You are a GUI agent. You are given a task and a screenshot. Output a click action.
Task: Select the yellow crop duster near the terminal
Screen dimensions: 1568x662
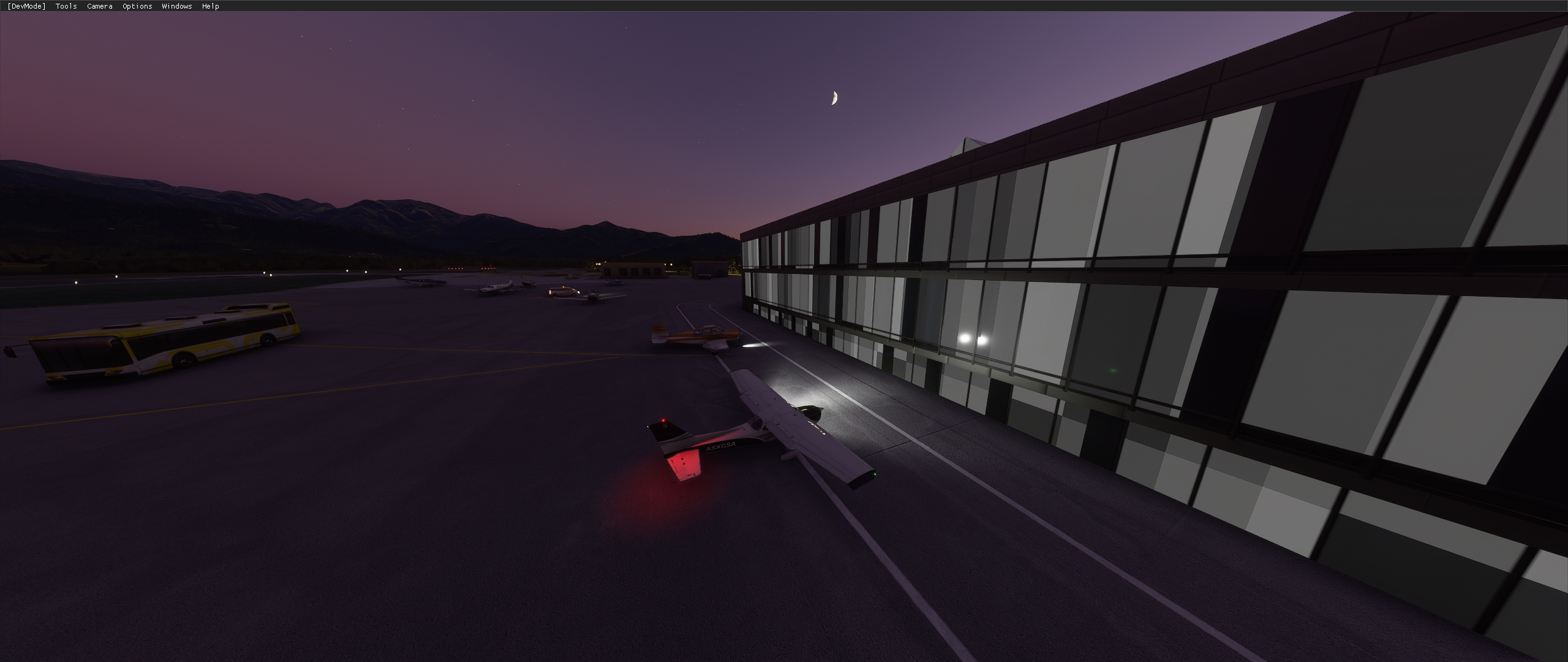point(701,335)
